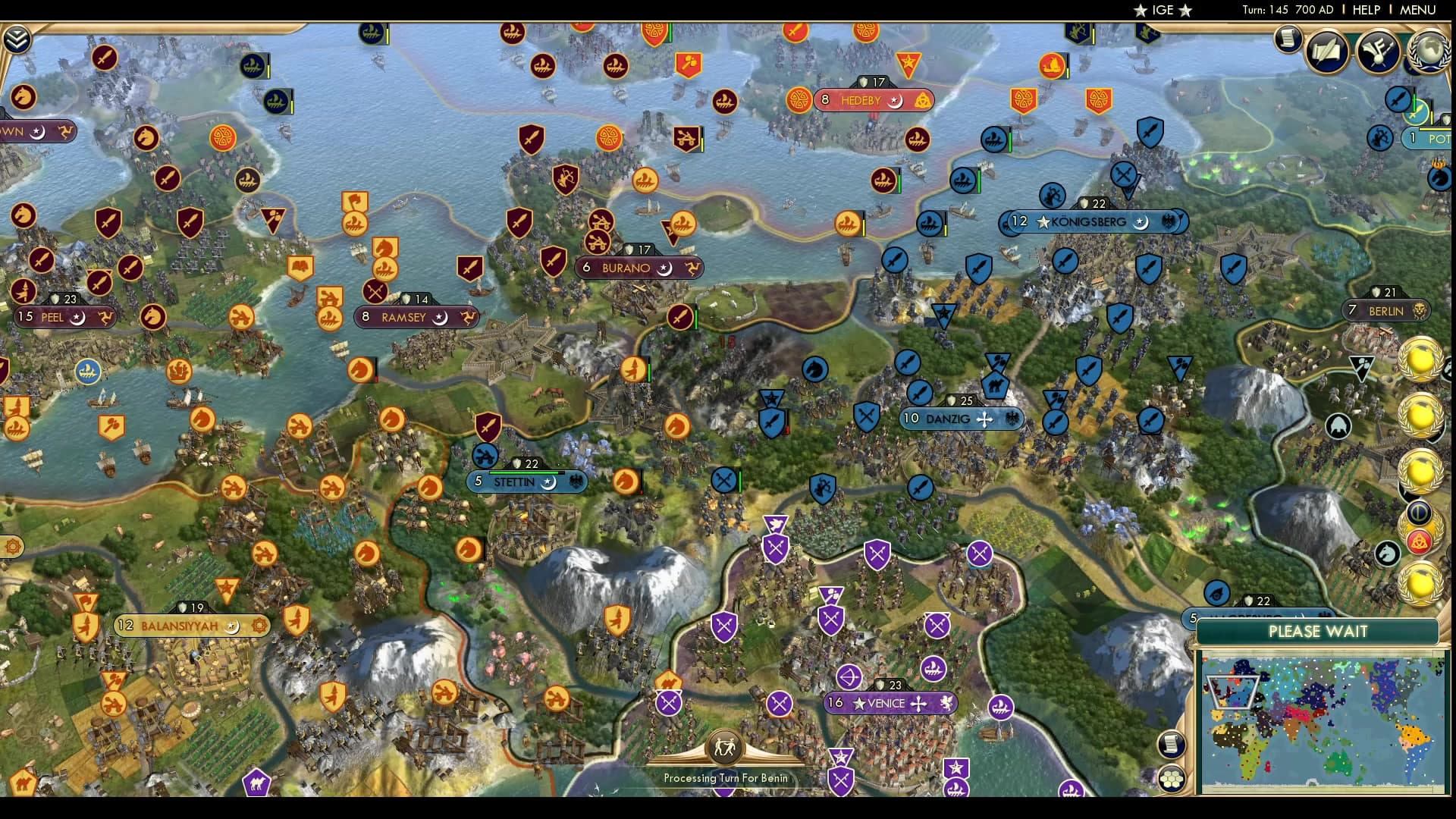Click the notification log scroll icon
This screenshot has height=819, width=1456.
[x=1287, y=39]
